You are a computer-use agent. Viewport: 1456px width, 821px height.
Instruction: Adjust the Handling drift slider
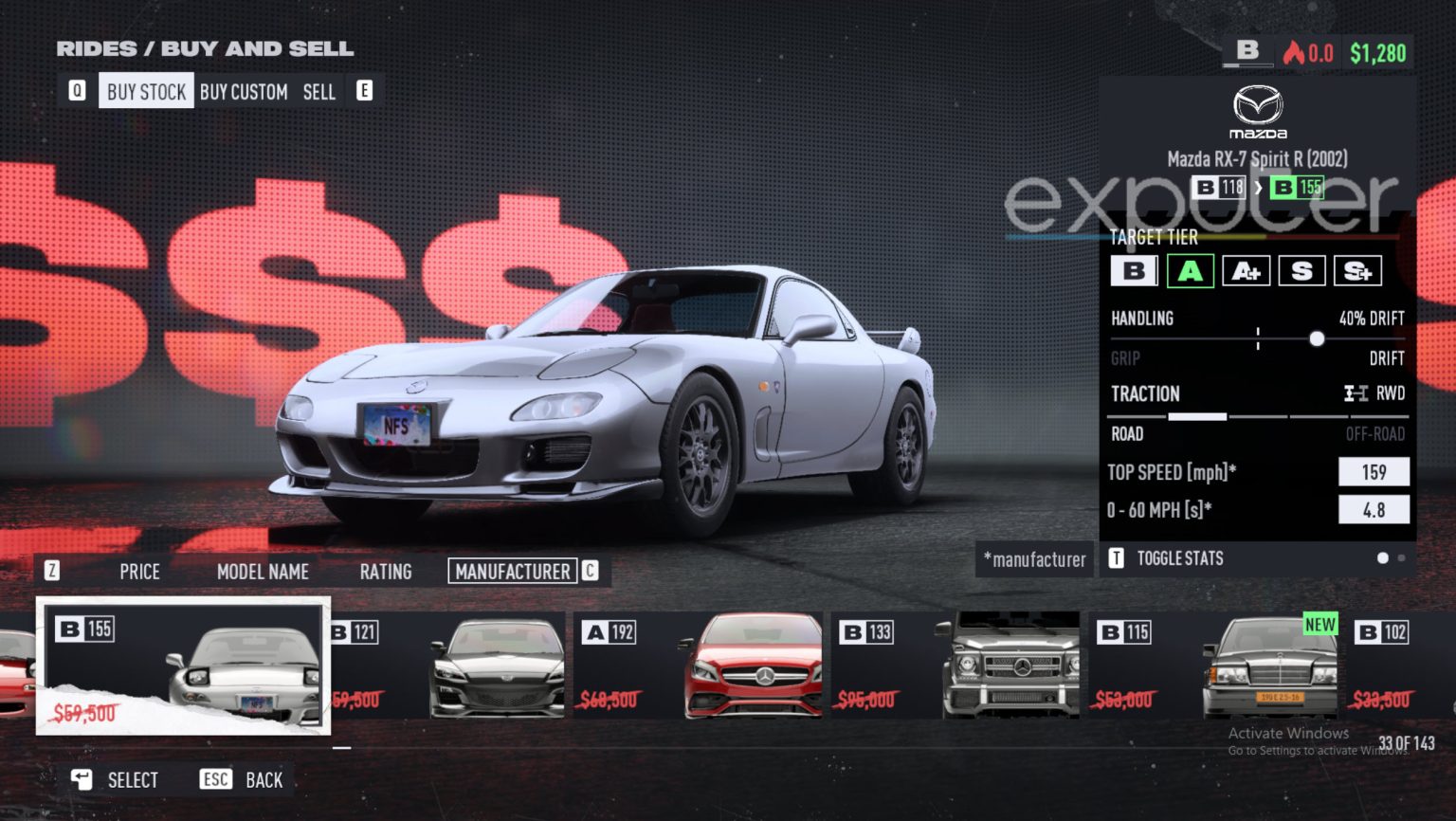click(1317, 338)
